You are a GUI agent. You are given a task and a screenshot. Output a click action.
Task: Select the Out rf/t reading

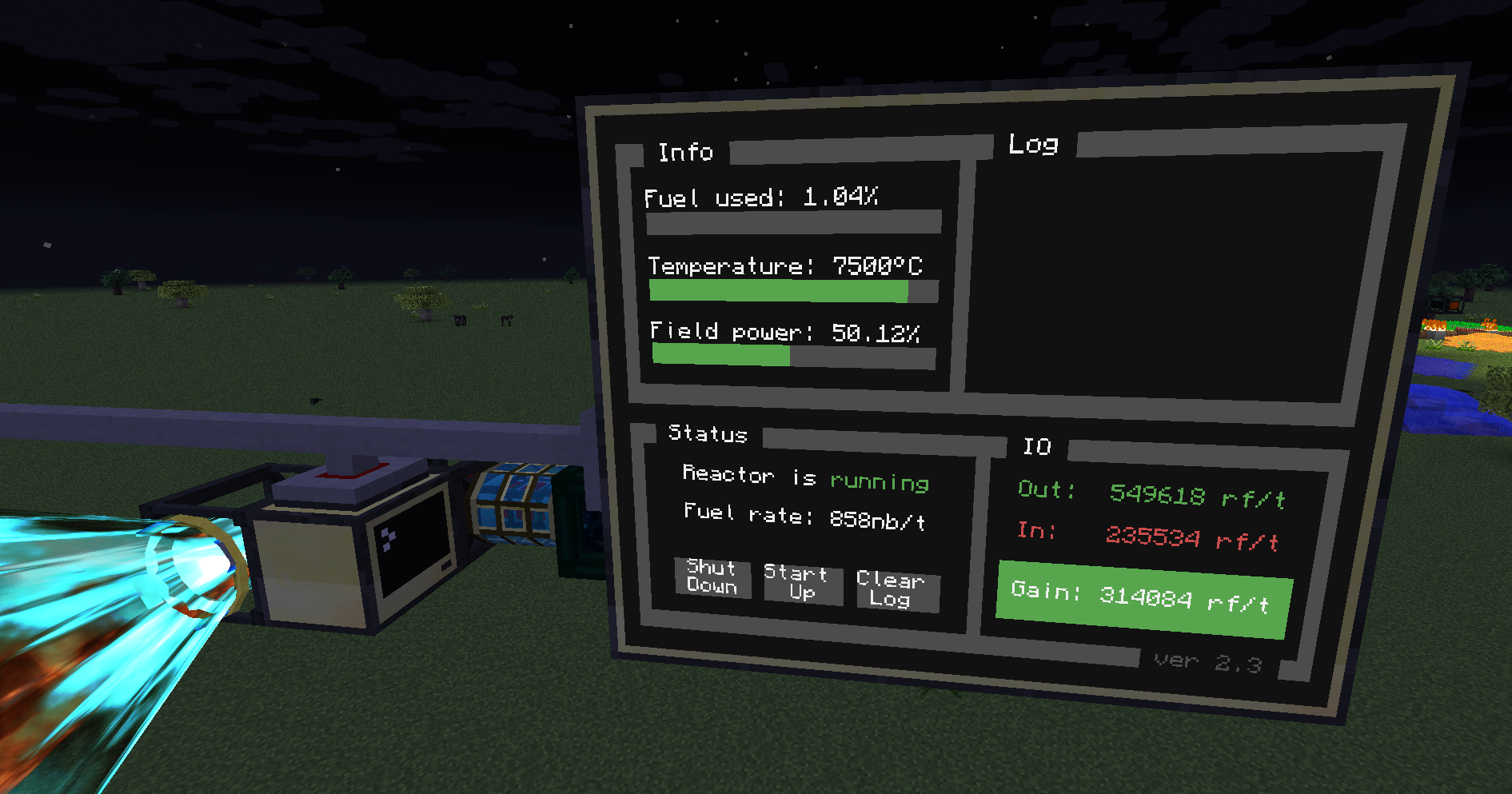(x=1151, y=495)
